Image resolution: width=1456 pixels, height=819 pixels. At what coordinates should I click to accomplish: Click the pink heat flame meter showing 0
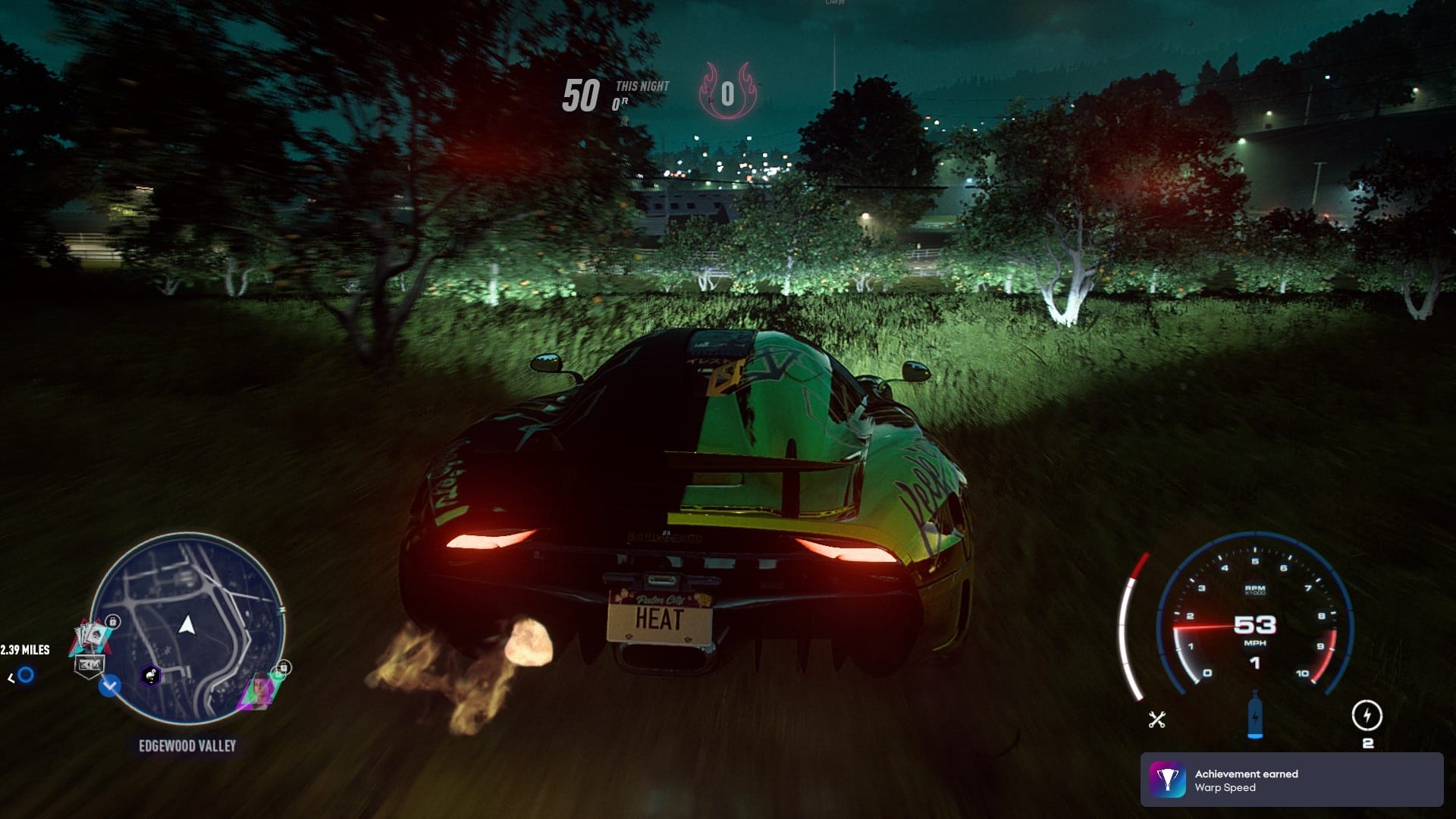point(728,93)
